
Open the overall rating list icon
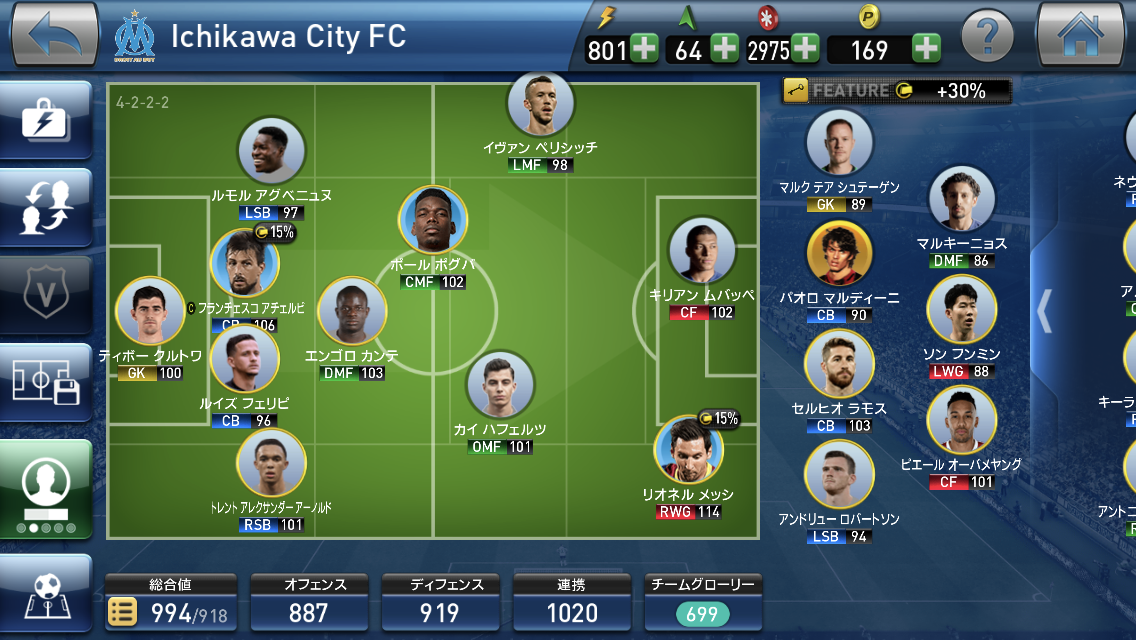point(122,612)
